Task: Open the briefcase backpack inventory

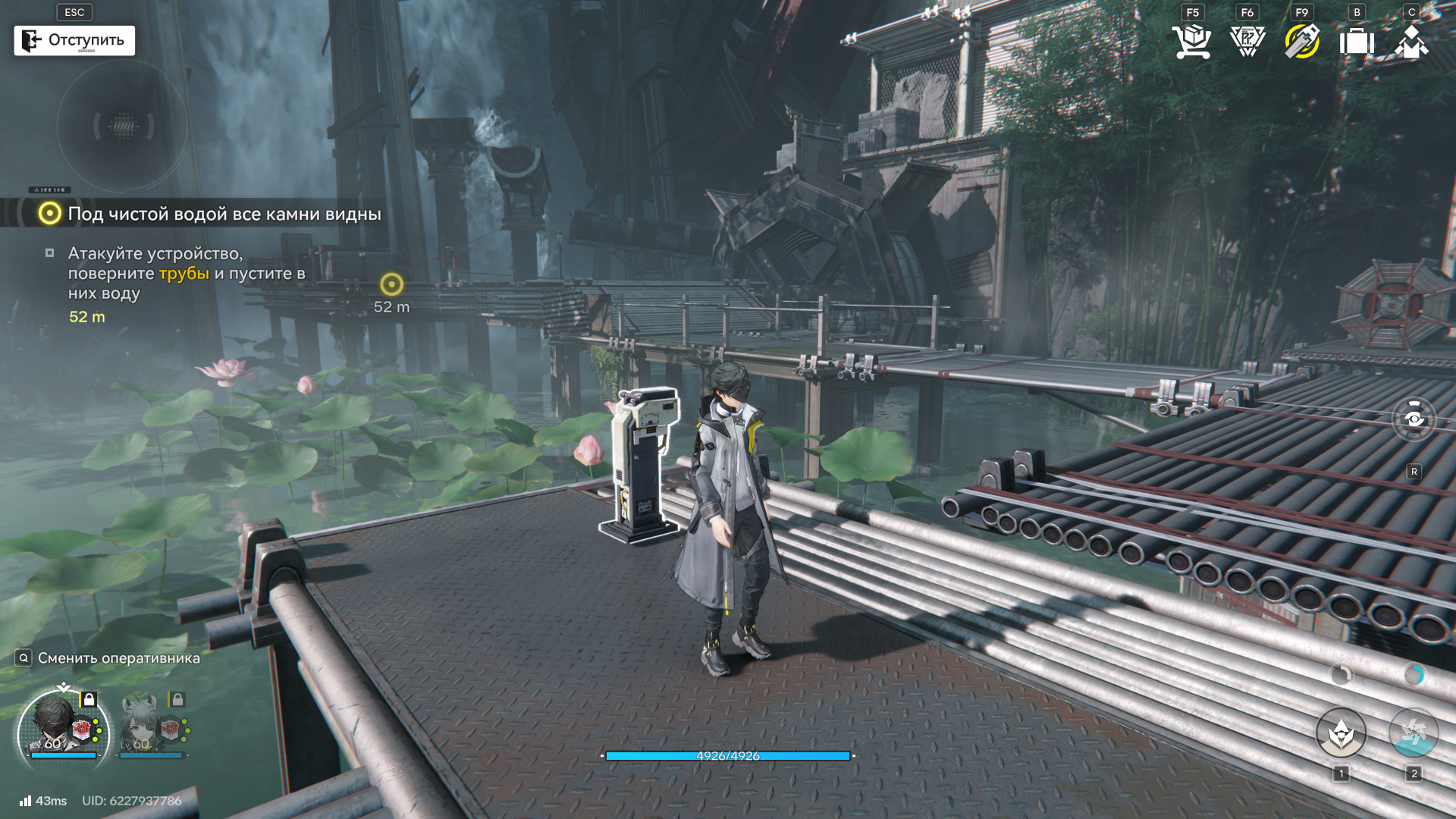Action: pyautogui.click(x=1357, y=41)
